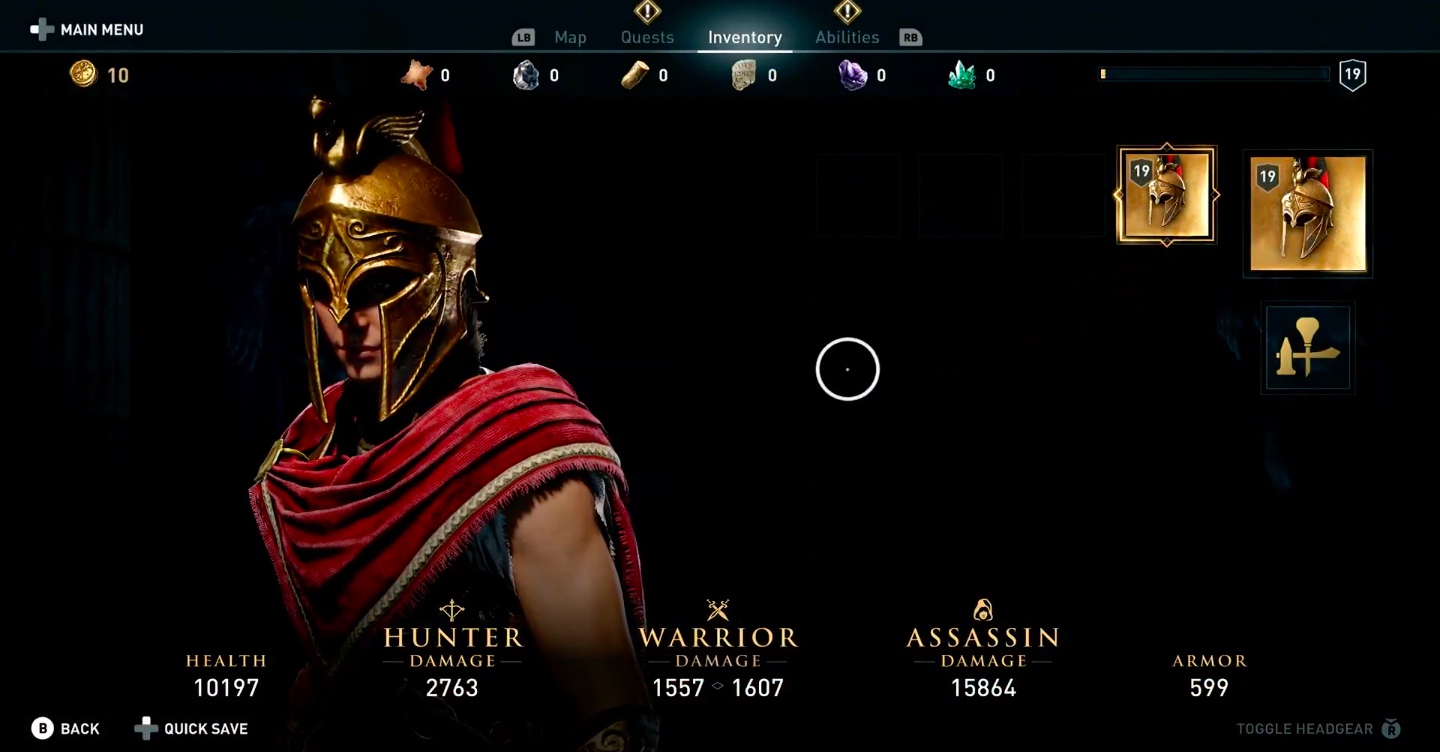The width and height of the screenshot is (1440, 752).
Task: Open the Quests tab
Action: pos(647,37)
